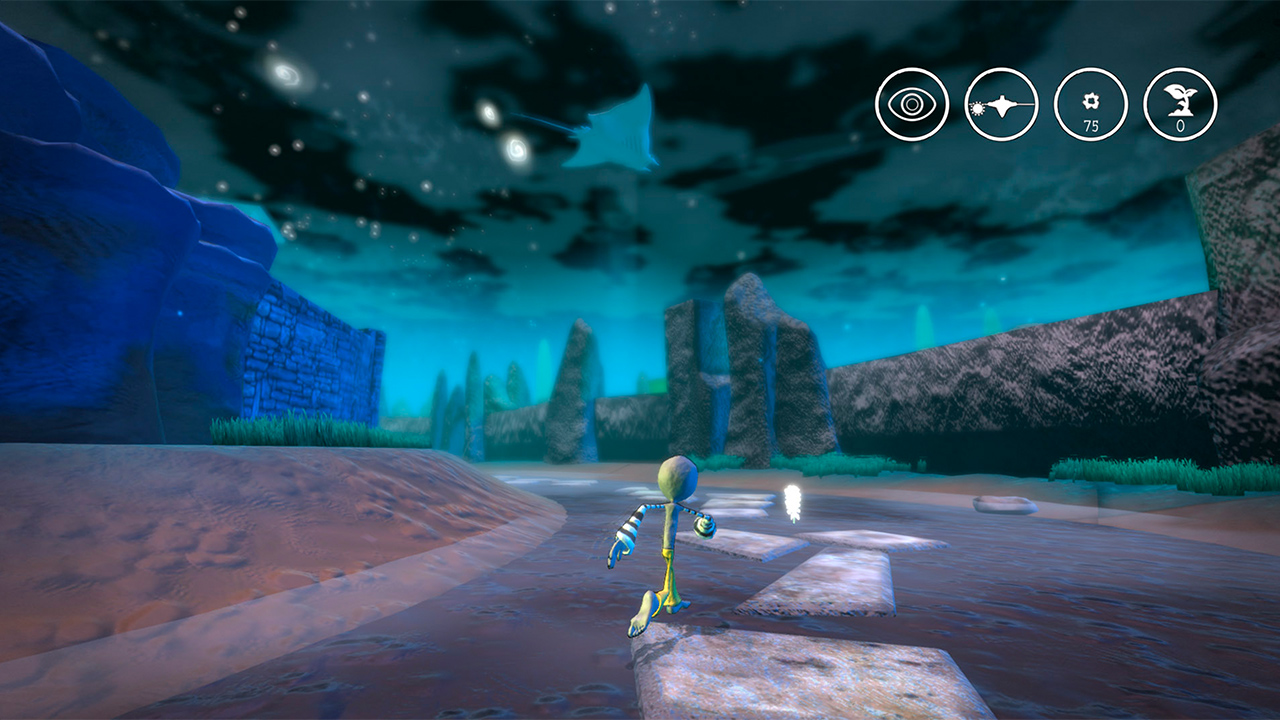
Task: Toggle the seedling collectible indicator
Action: click(x=1179, y=103)
